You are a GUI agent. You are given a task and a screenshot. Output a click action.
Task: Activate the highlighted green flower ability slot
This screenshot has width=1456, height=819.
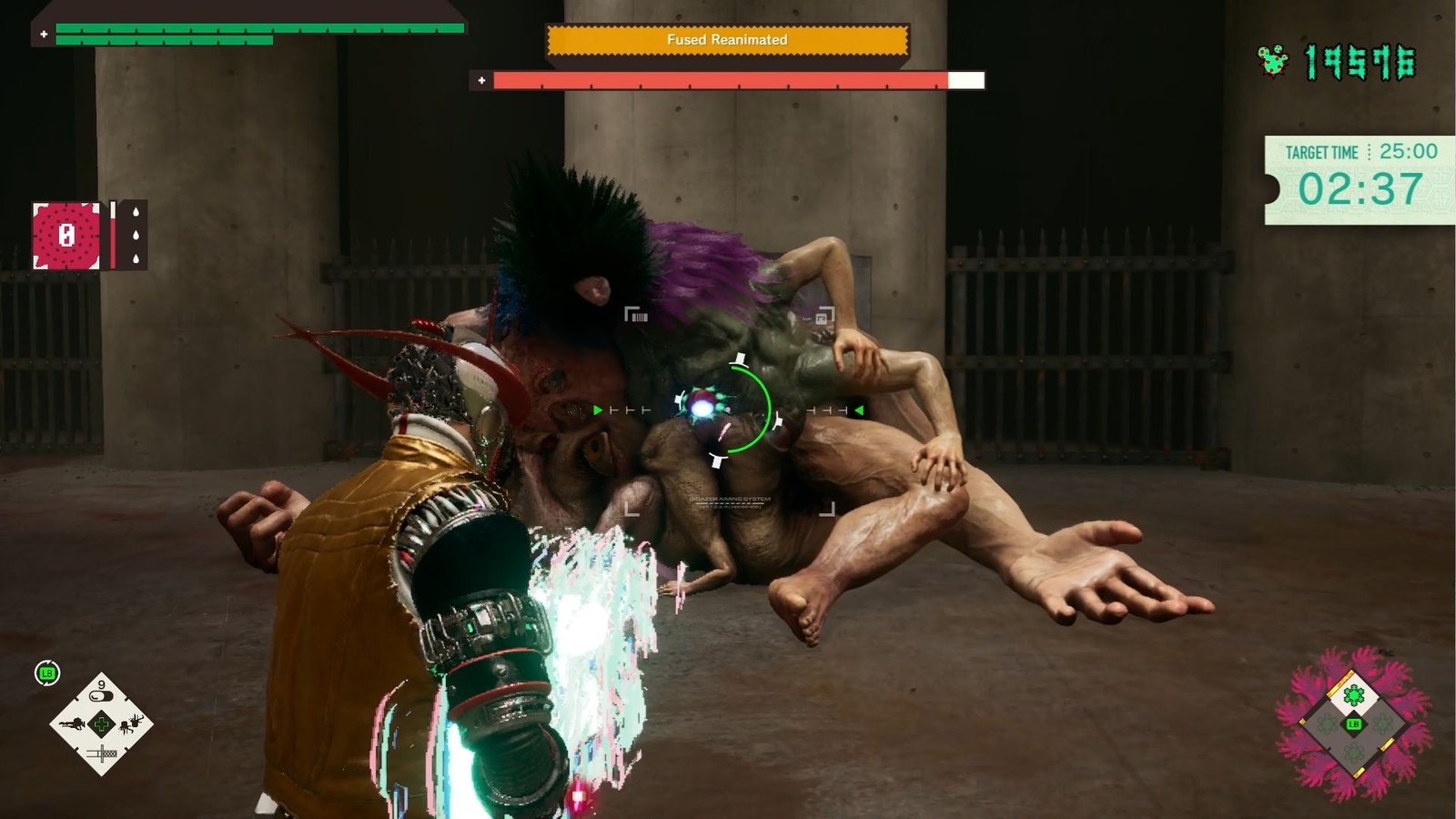[1354, 696]
